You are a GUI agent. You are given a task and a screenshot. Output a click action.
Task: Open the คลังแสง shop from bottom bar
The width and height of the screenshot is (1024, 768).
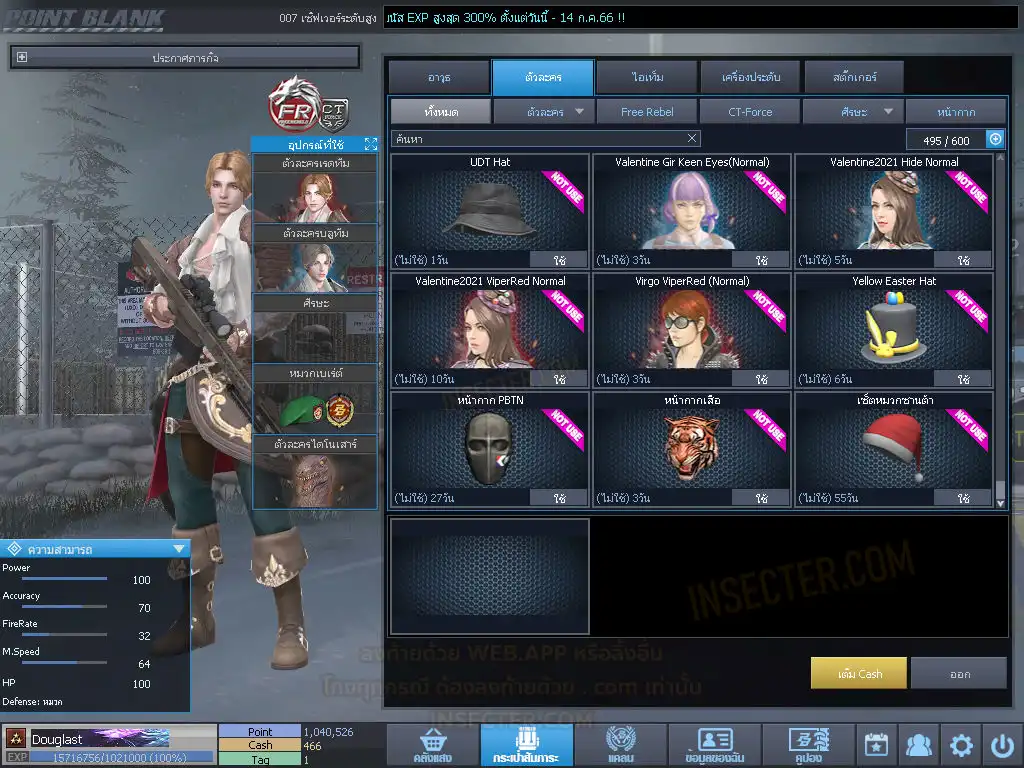[432, 746]
